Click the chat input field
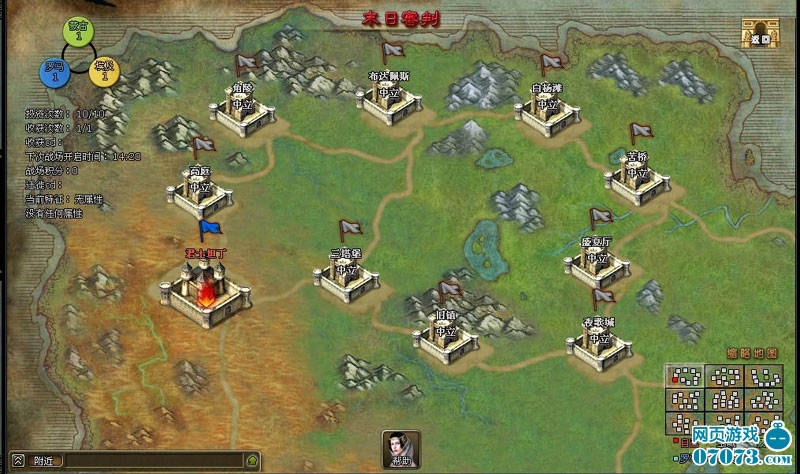Image resolution: width=800 pixels, height=474 pixels. [x=150, y=461]
